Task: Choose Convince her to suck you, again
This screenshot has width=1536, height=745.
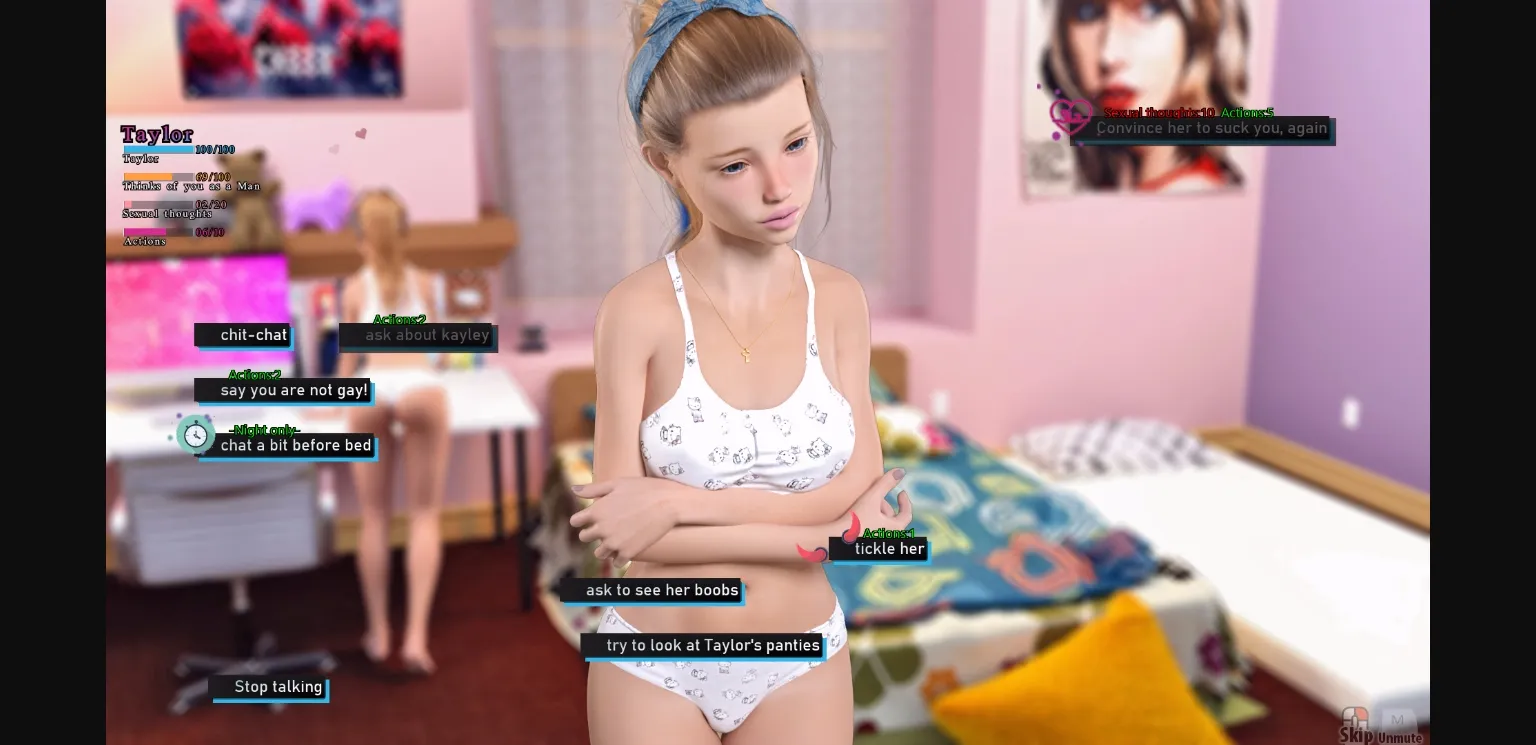Action: point(1212,128)
